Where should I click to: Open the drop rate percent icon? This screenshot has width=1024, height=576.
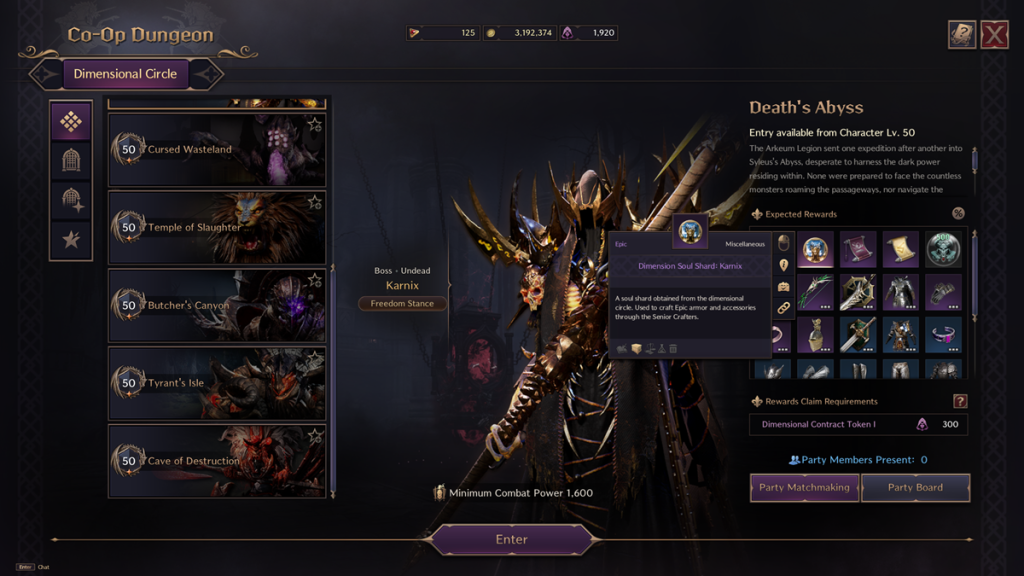pos(958,213)
